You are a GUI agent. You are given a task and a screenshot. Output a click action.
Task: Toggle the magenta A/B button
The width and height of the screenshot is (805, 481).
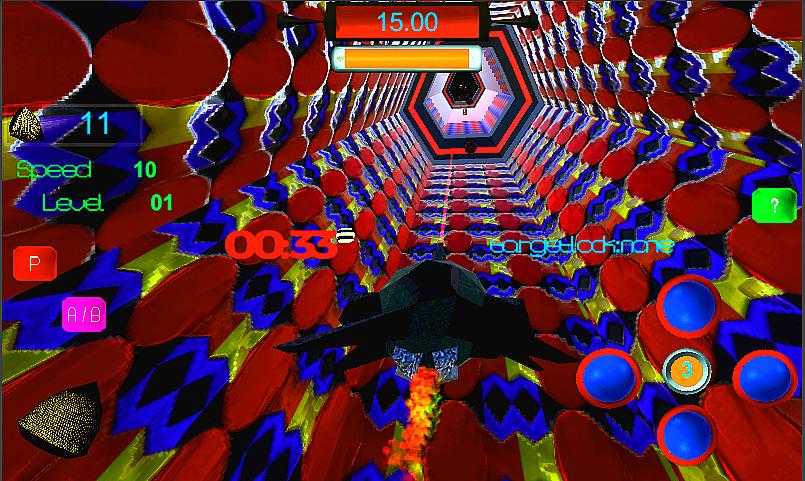tap(83, 315)
